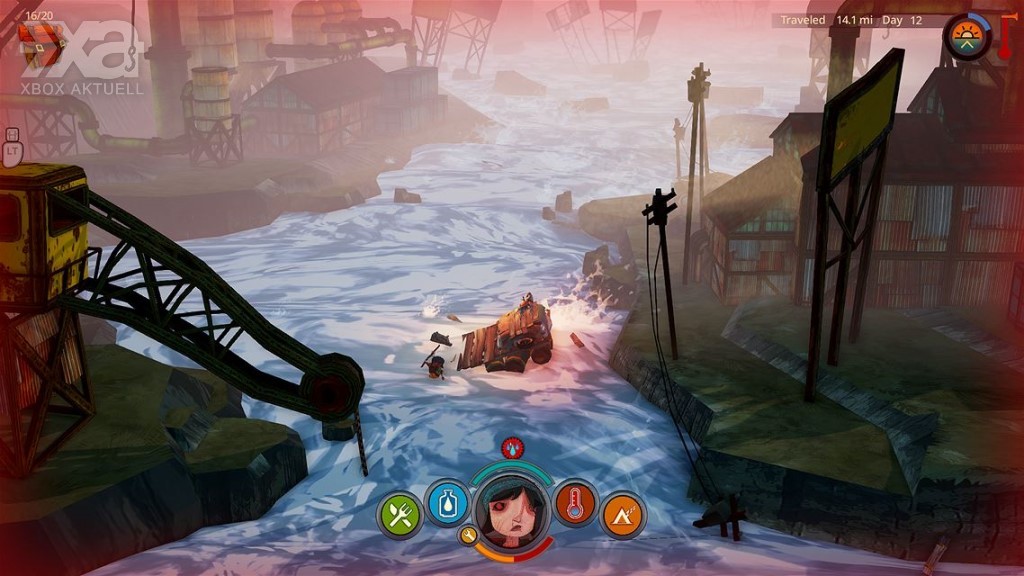Click the small yellow wrench icon

tap(468, 536)
